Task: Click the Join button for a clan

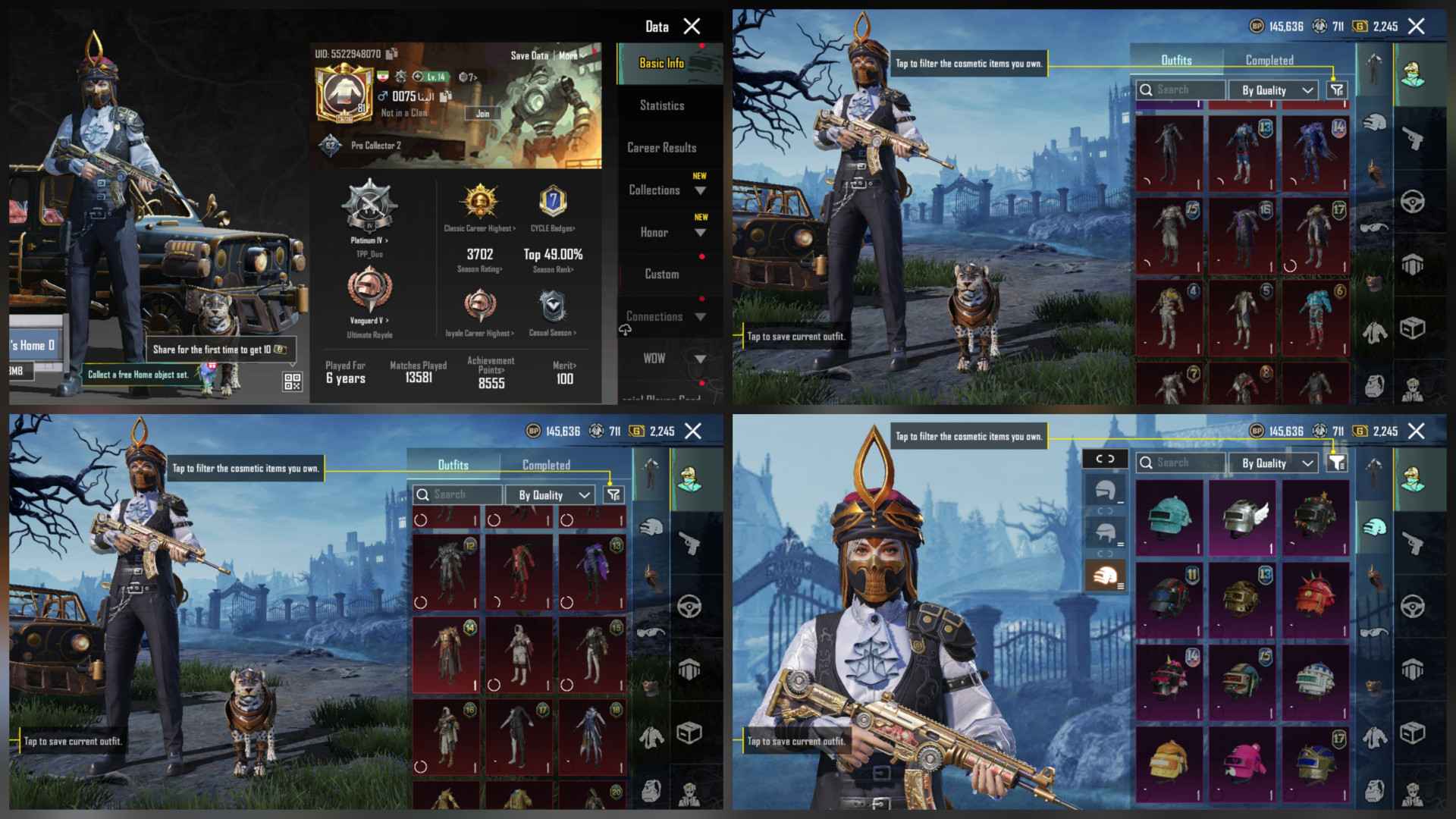Action: (x=482, y=112)
